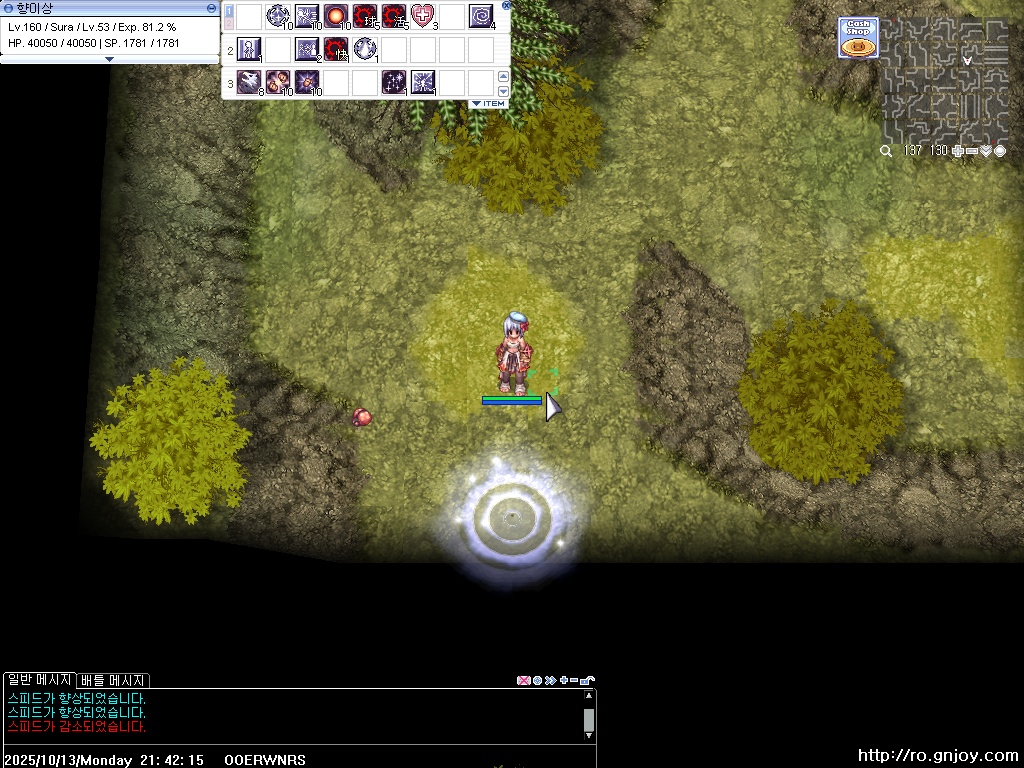Click the standing figure skill in row two
1024x768 pixels.
(249, 49)
